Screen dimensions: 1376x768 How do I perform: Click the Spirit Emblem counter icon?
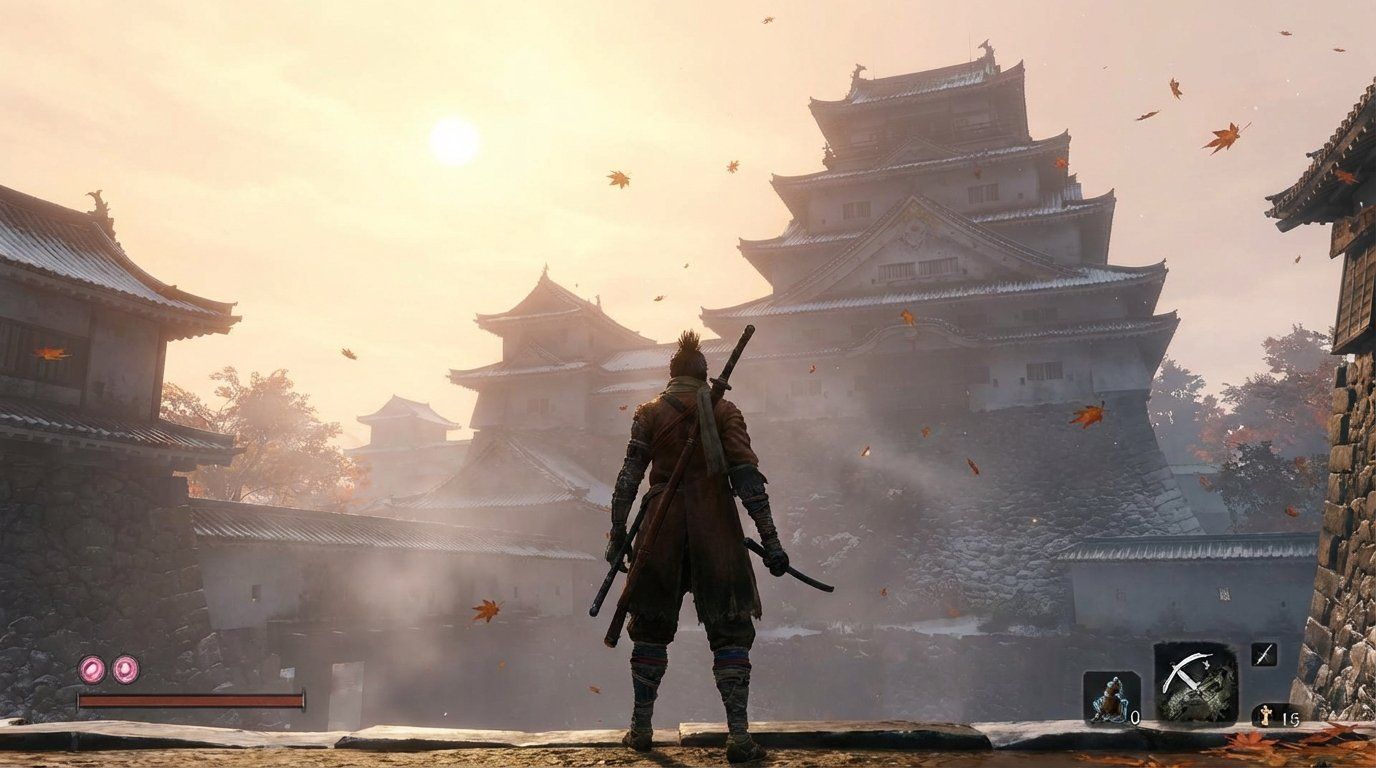point(1266,714)
